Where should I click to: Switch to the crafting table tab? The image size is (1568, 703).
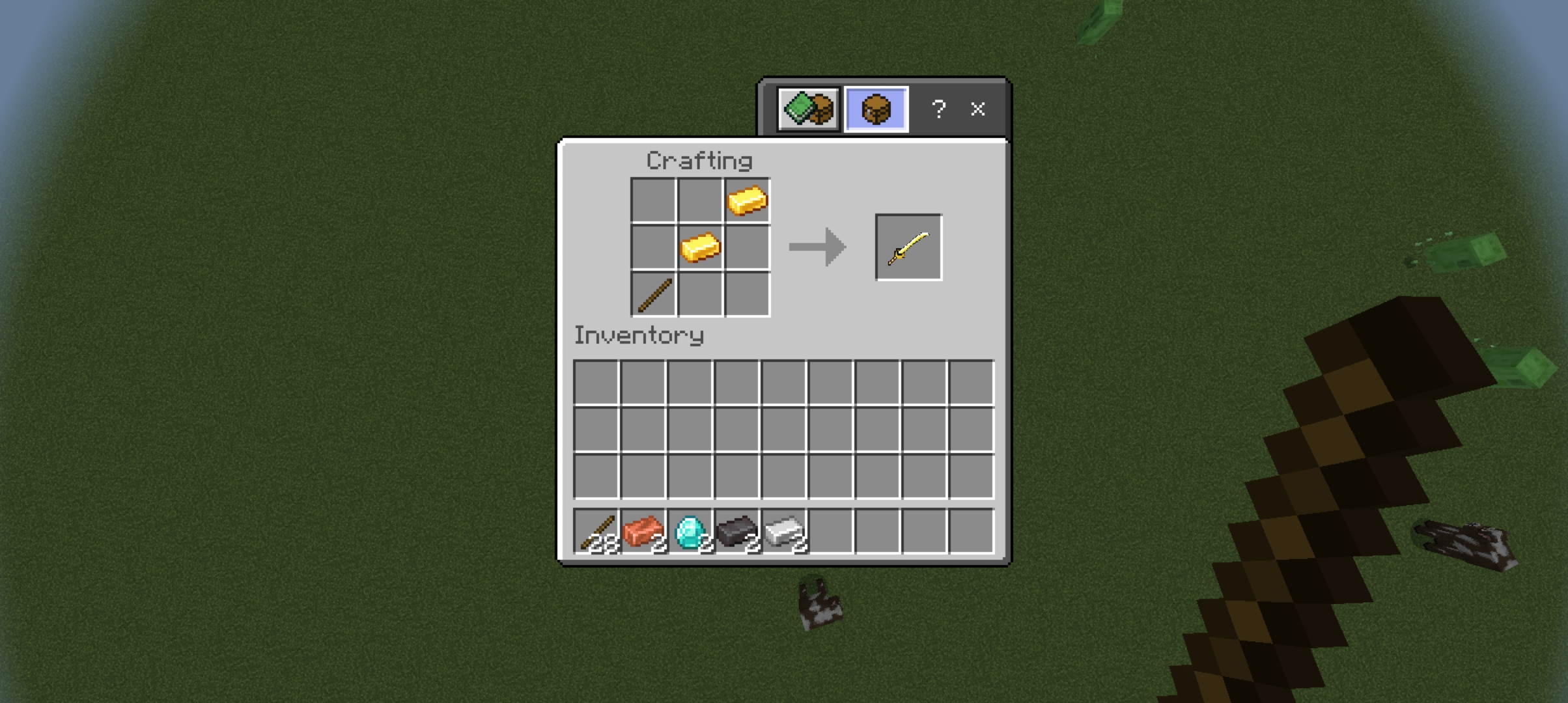click(x=875, y=109)
